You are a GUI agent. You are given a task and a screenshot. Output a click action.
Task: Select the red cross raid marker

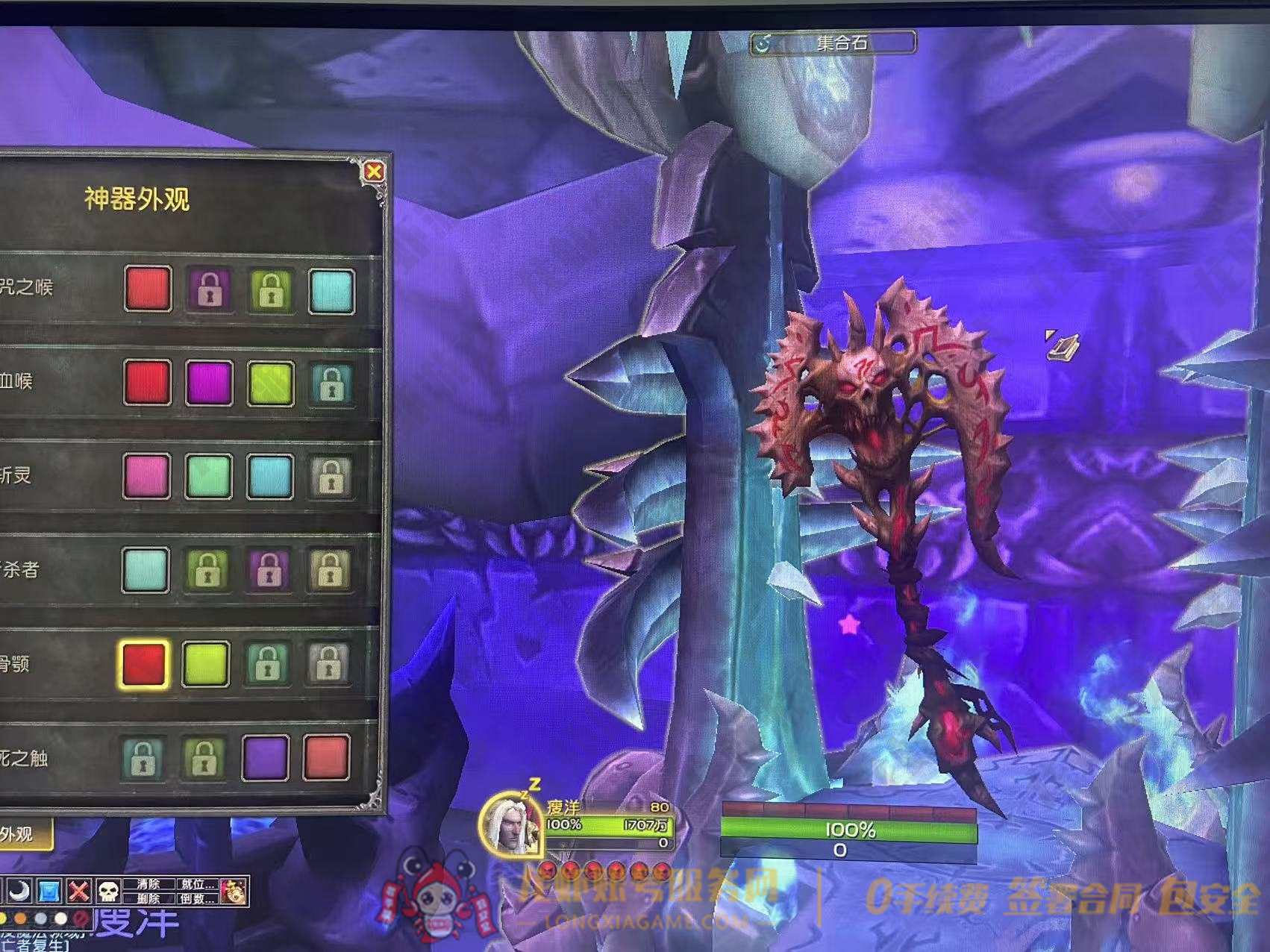coord(79,891)
